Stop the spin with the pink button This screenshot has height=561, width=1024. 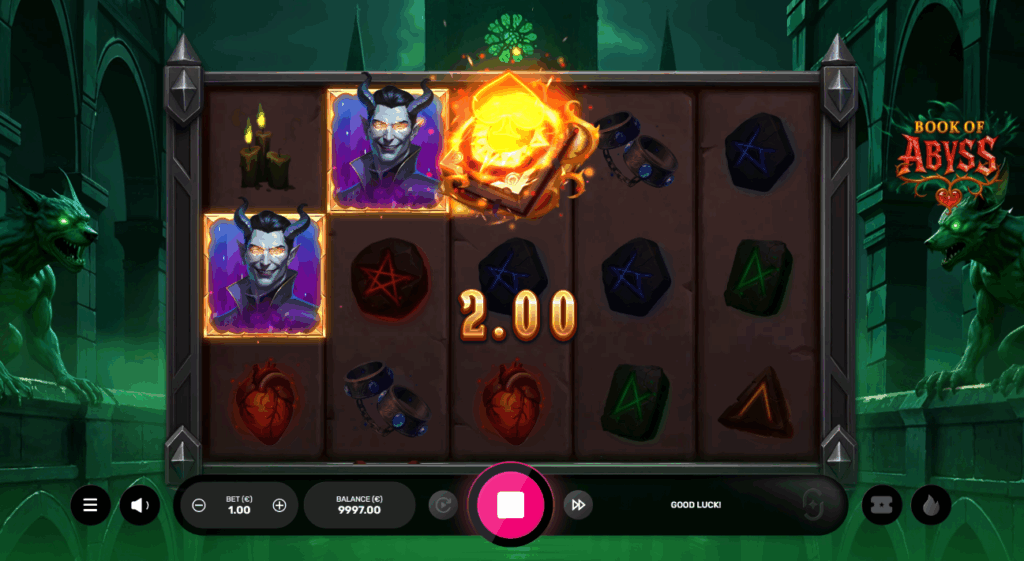[510, 505]
